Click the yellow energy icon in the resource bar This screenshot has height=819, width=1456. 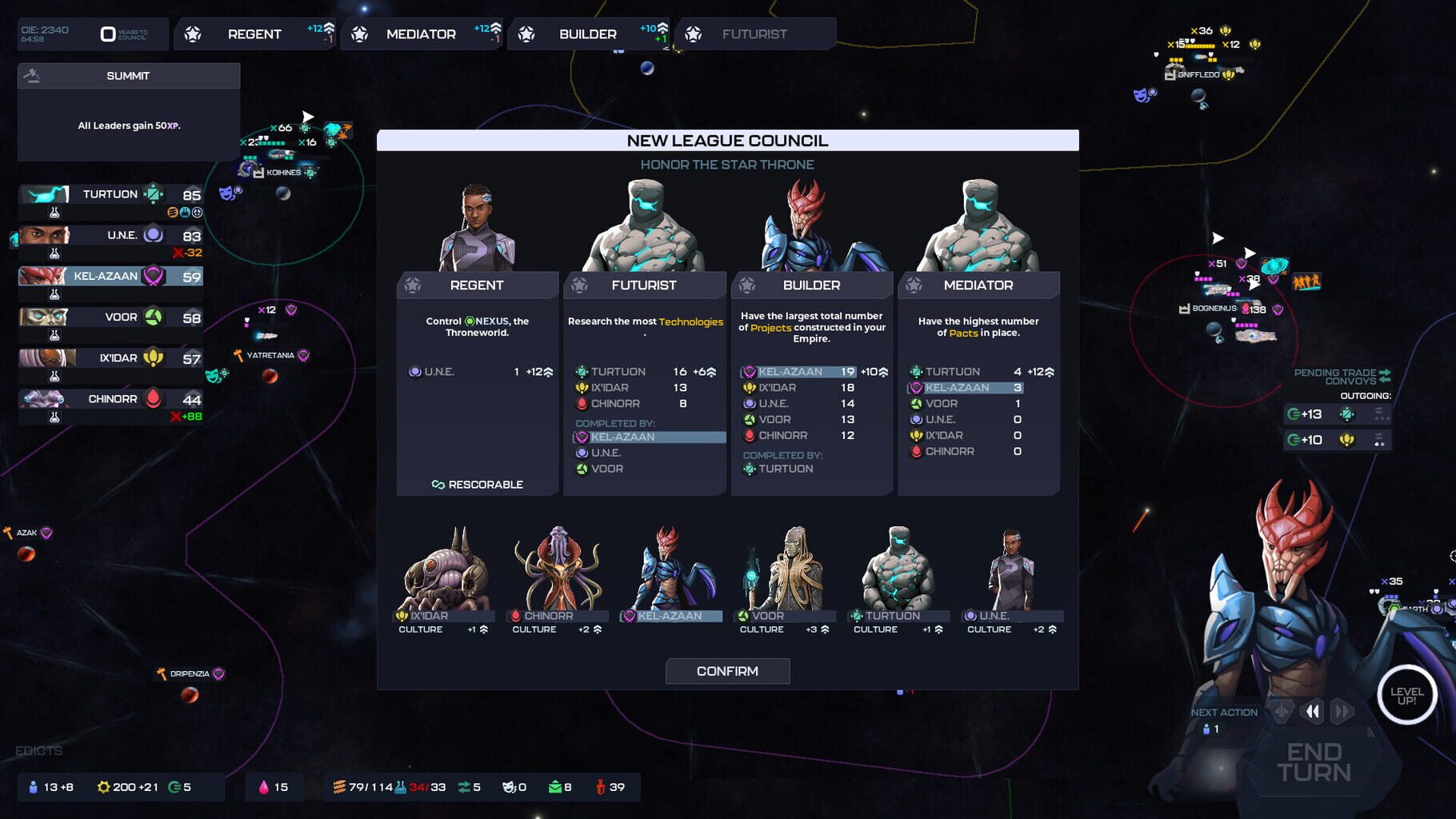click(x=104, y=787)
